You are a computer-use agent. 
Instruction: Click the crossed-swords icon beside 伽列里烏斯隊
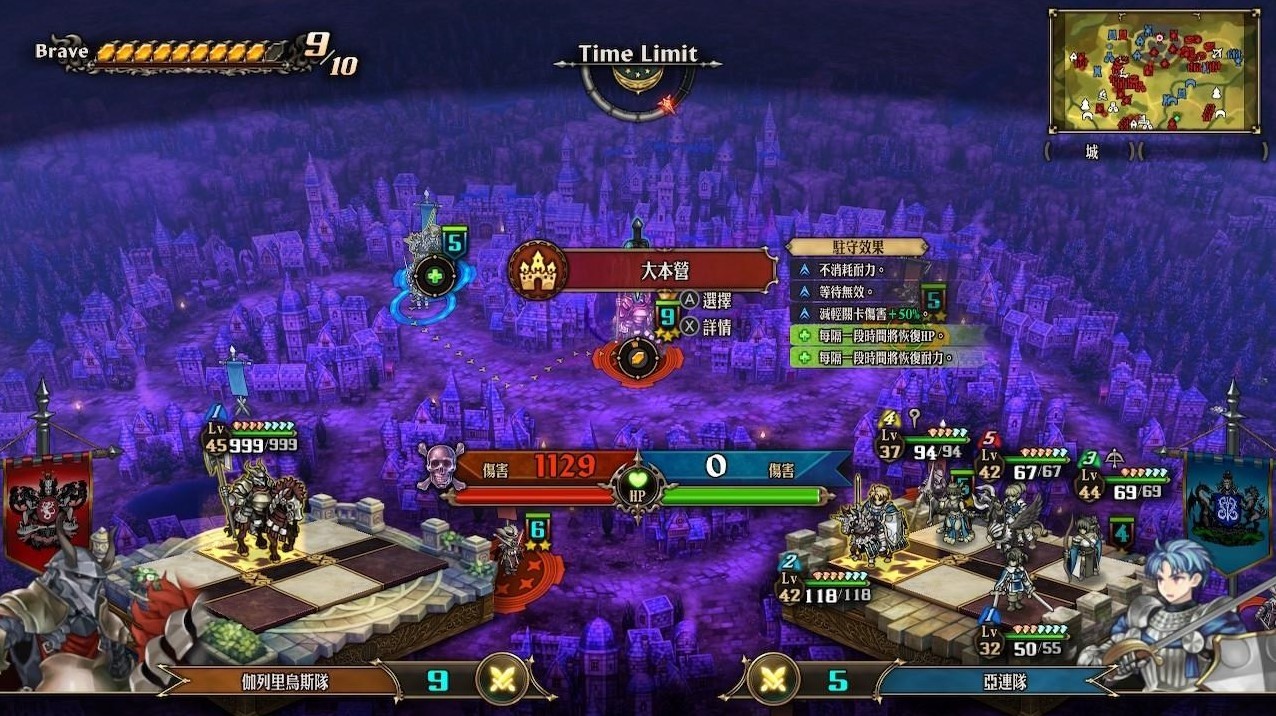point(503,681)
